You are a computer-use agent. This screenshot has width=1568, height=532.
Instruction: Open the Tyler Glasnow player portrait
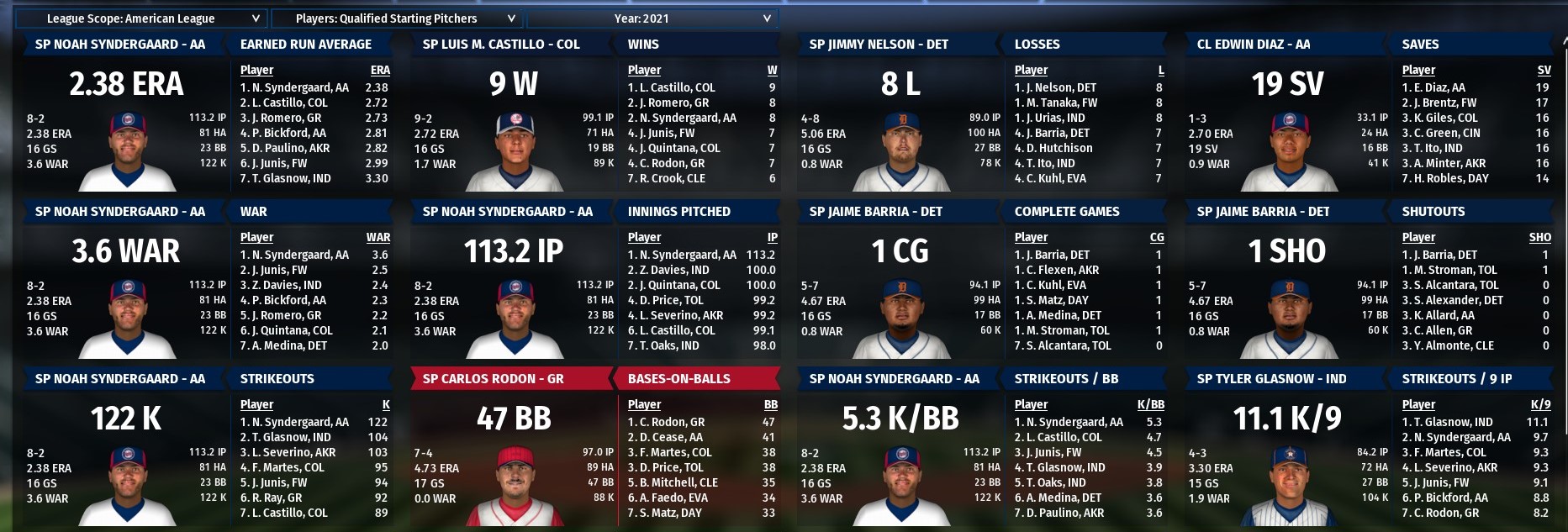pyautogui.click(x=1288, y=486)
